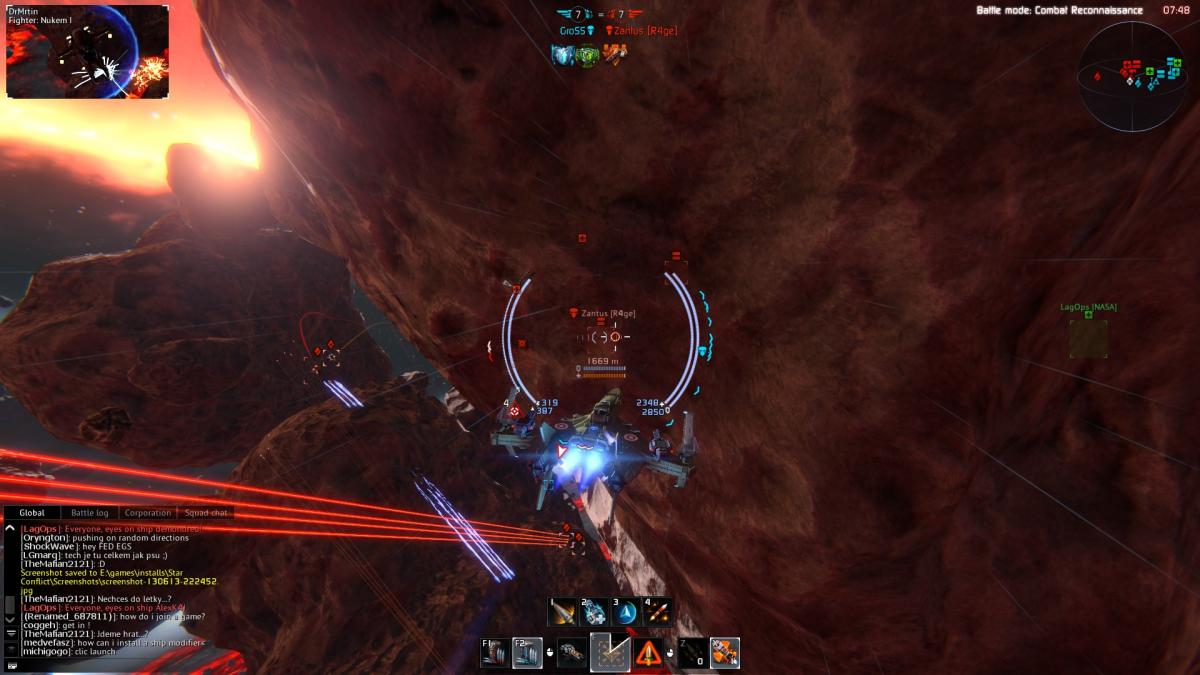
Task: Choose the main weapon cannon icon
Action: point(572,653)
